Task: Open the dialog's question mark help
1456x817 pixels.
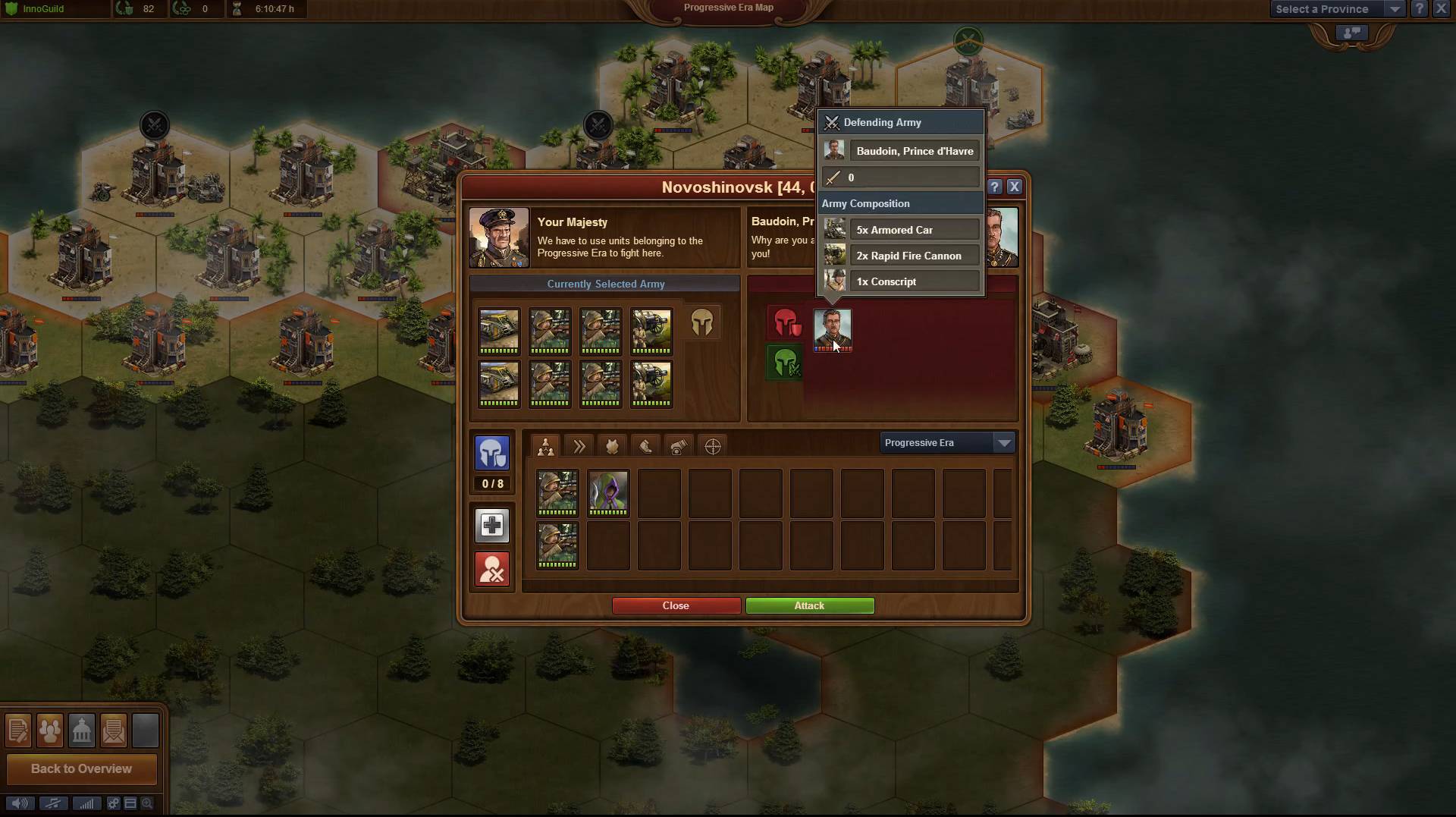Action: click(995, 187)
